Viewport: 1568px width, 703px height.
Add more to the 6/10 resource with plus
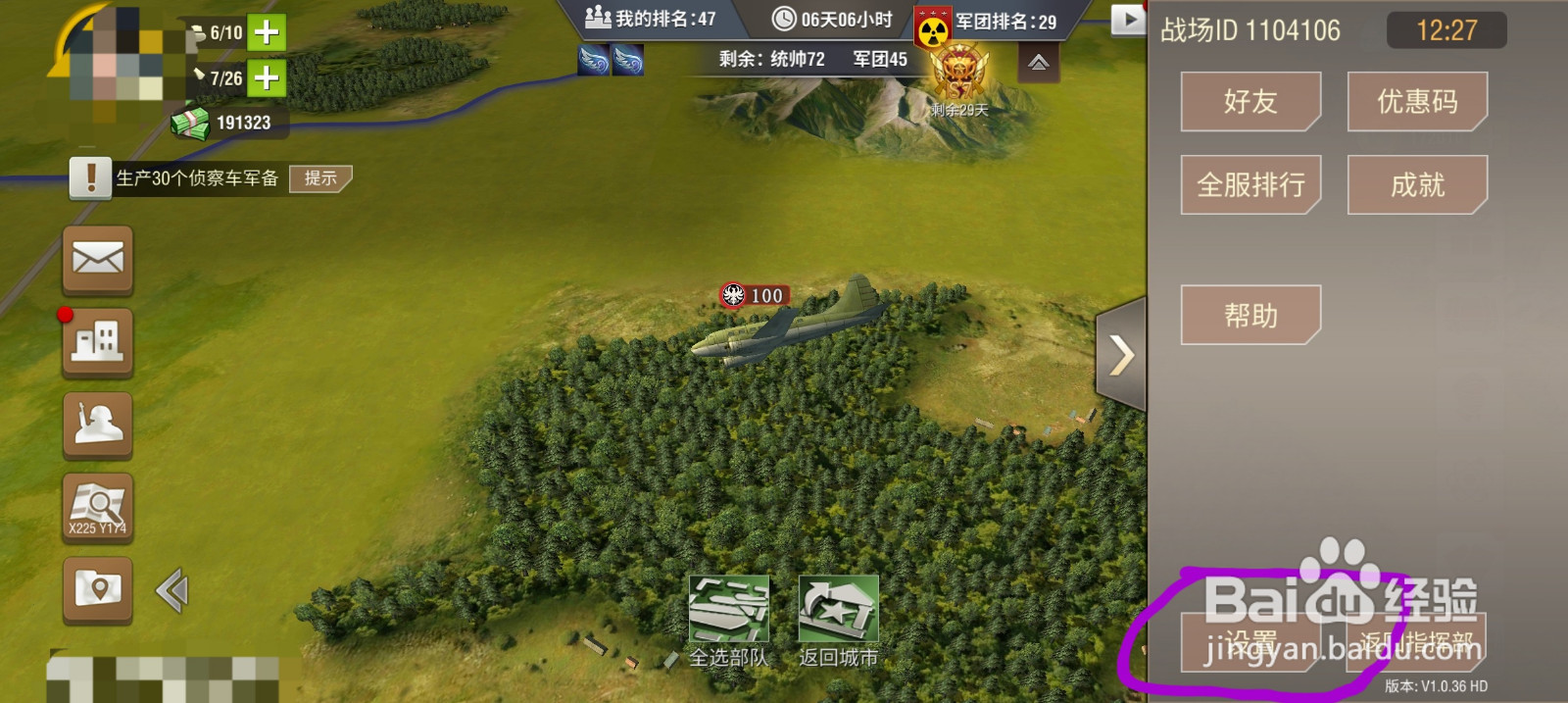pyautogui.click(x=266, y=32)
